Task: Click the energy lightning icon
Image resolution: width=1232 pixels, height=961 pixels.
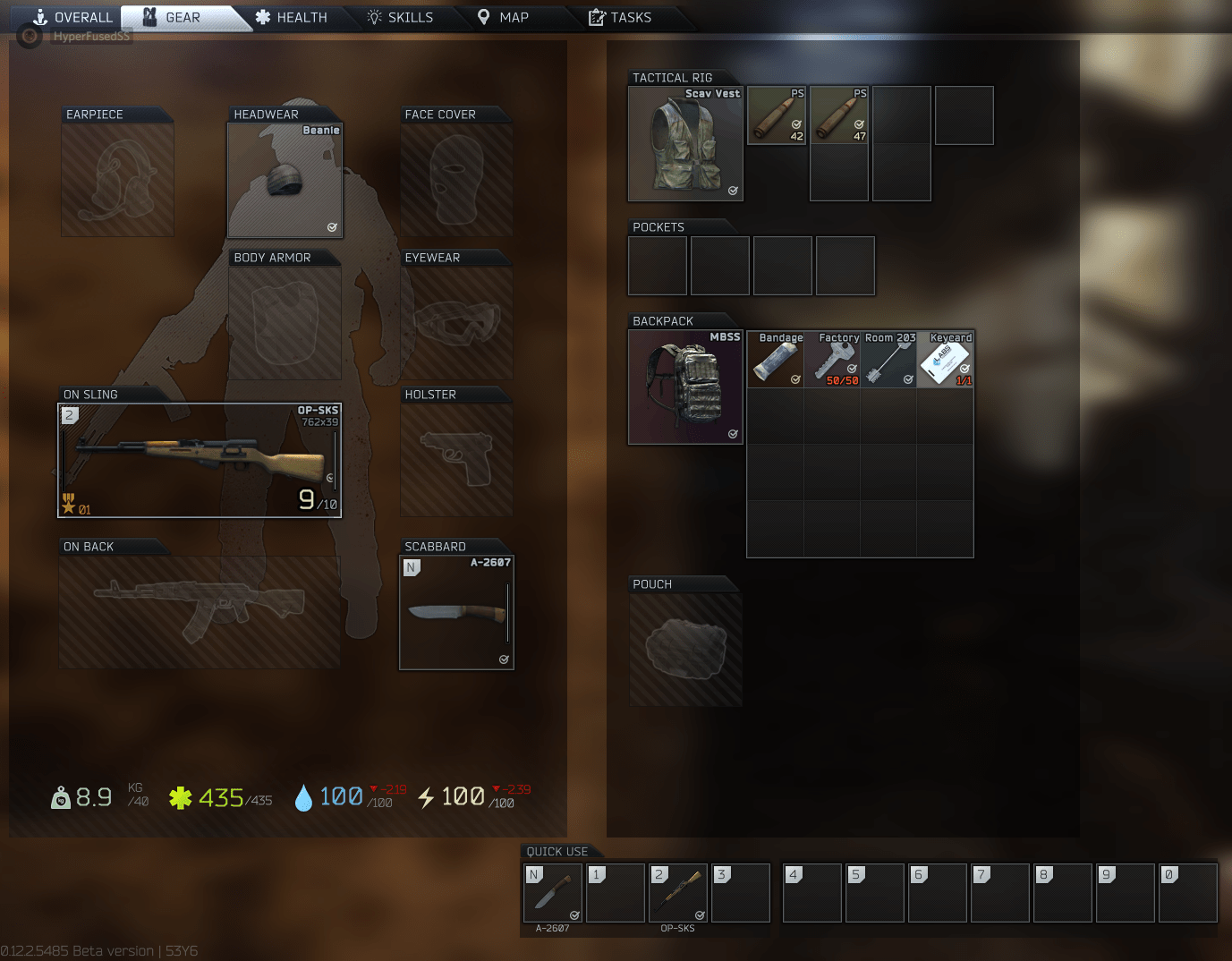Action: pos(428,796)
